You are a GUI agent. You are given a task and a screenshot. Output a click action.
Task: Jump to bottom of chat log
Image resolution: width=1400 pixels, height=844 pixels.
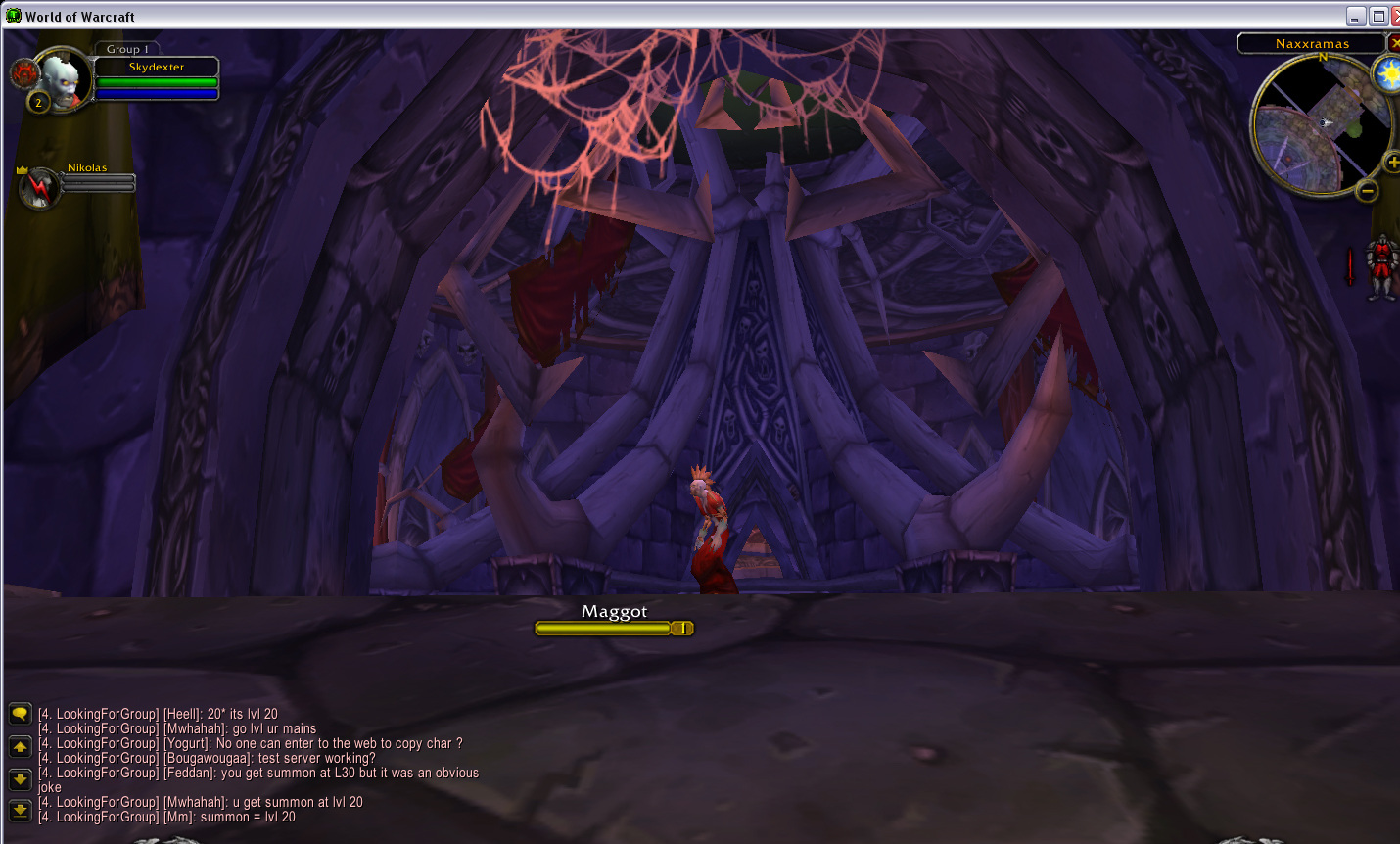point(20,811)
